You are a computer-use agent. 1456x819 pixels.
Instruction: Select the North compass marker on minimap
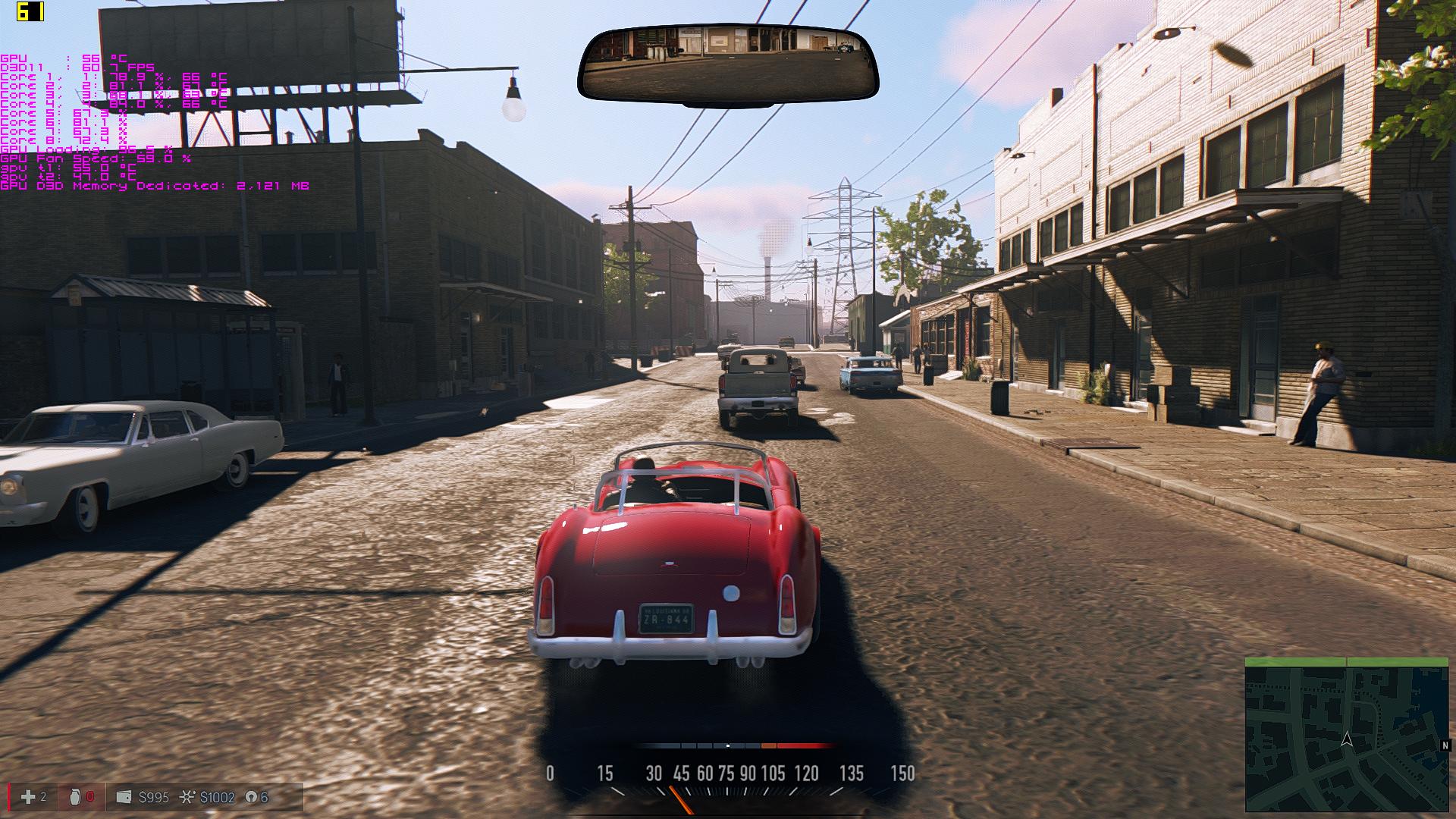[1445, 745]
